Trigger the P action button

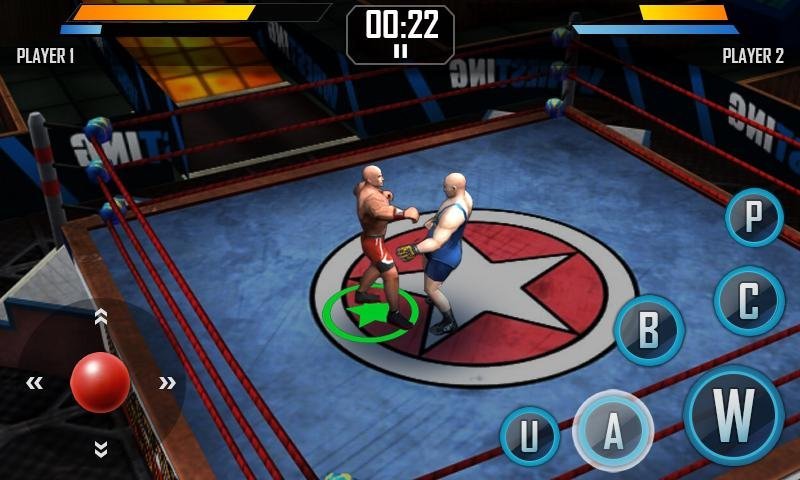coord(754,217)
